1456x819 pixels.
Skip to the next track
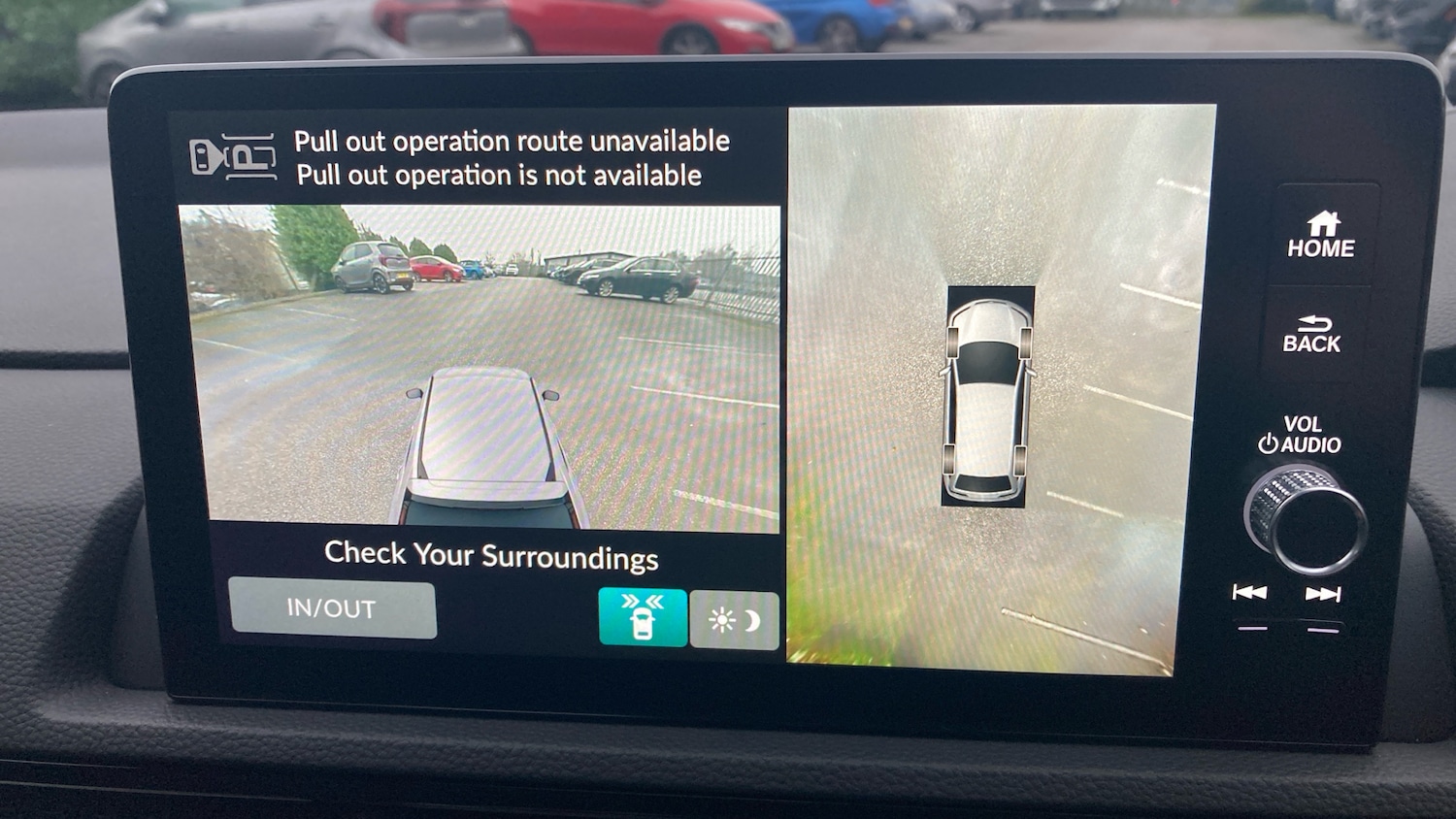coord(1322,594)
